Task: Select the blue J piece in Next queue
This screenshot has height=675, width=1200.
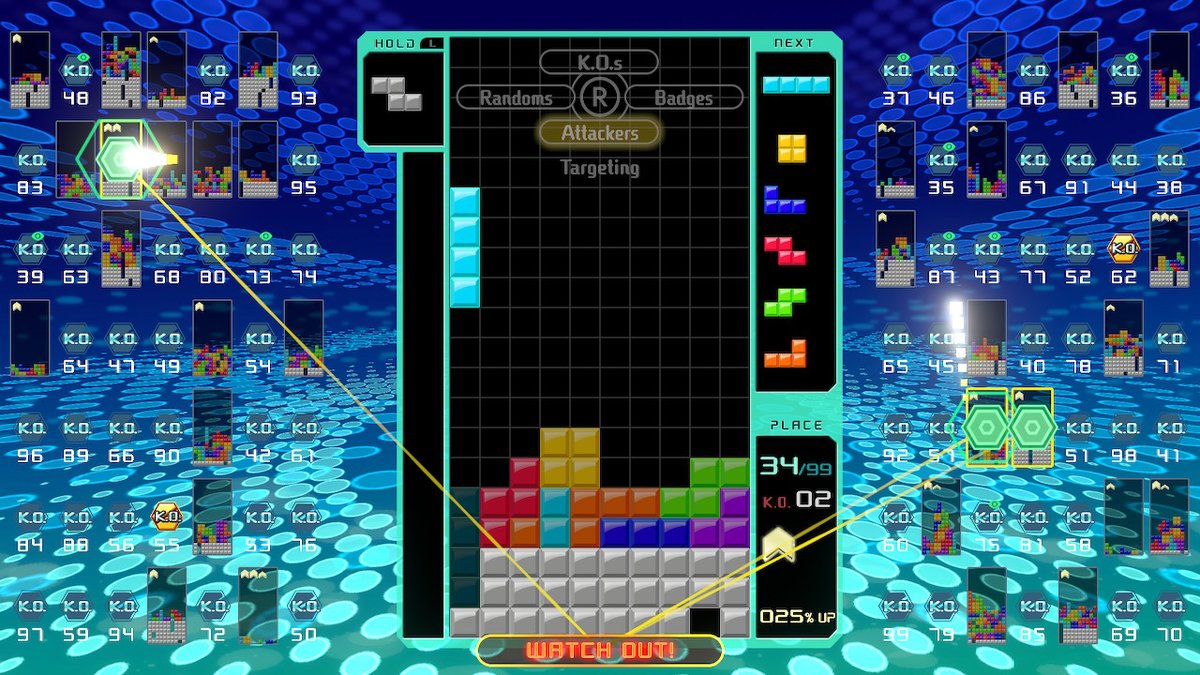Action: [785, 200]
